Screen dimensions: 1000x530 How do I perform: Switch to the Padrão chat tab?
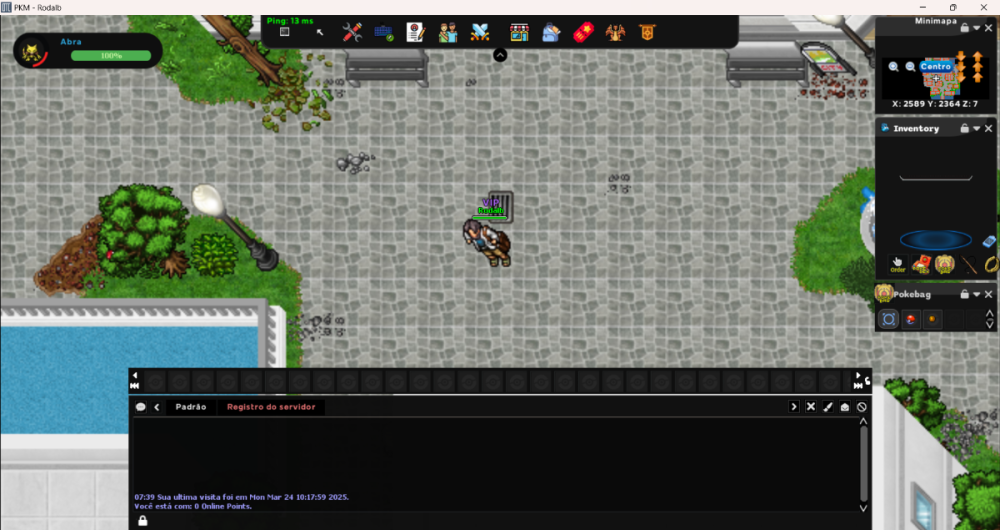coord(190,407)
